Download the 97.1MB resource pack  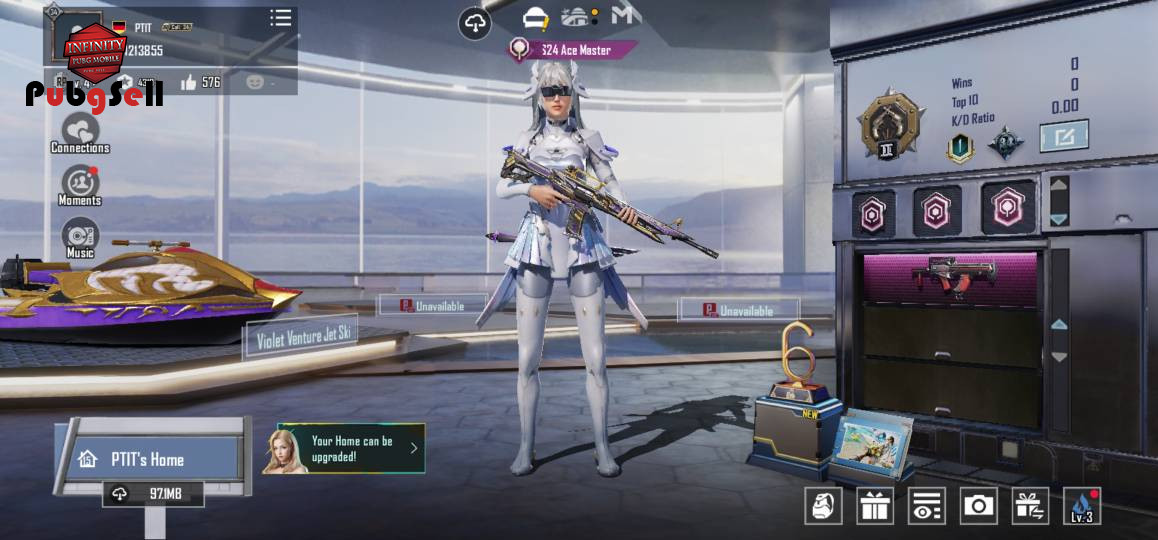pos(153,494)
